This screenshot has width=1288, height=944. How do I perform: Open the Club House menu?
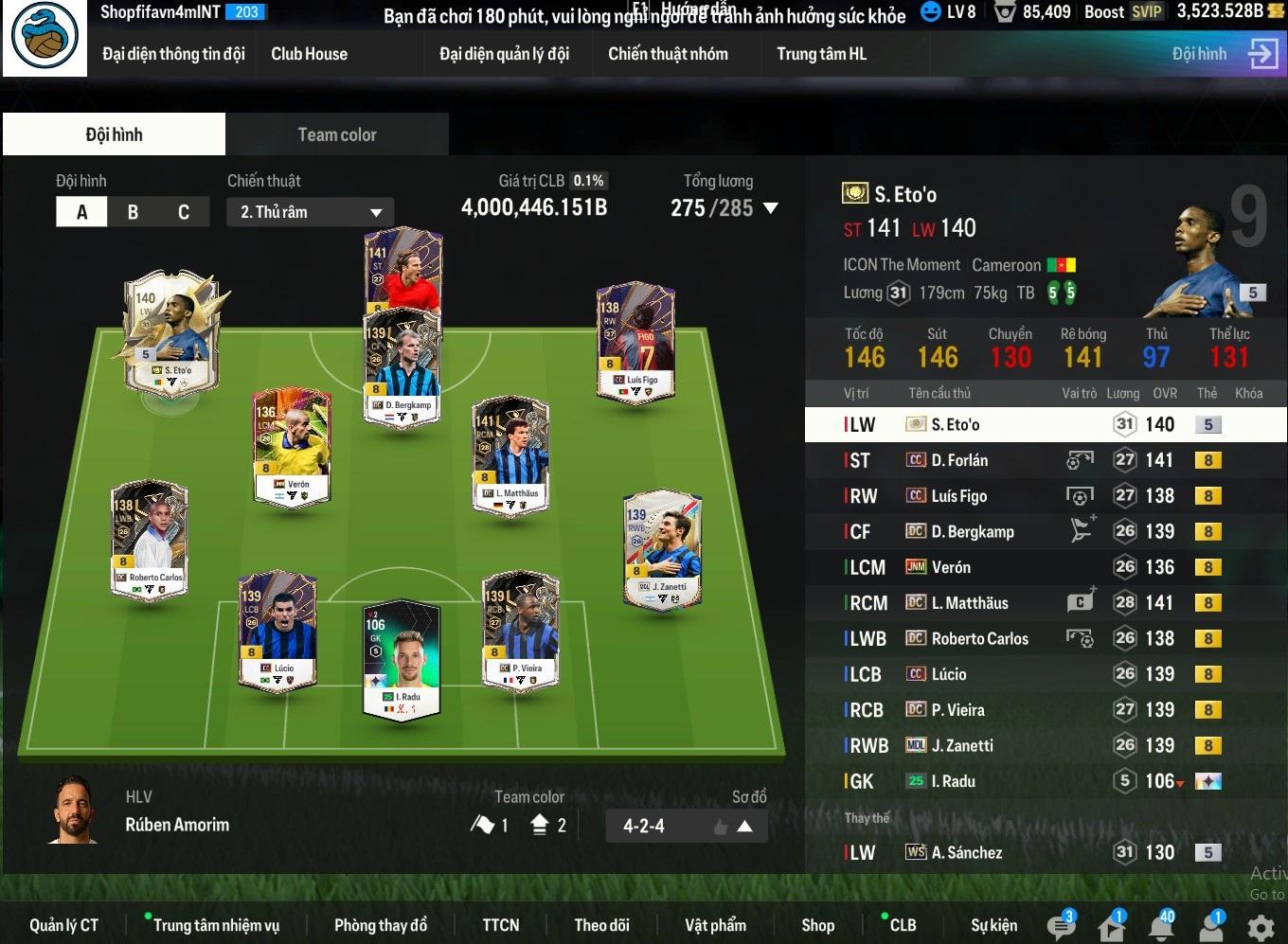309,54
